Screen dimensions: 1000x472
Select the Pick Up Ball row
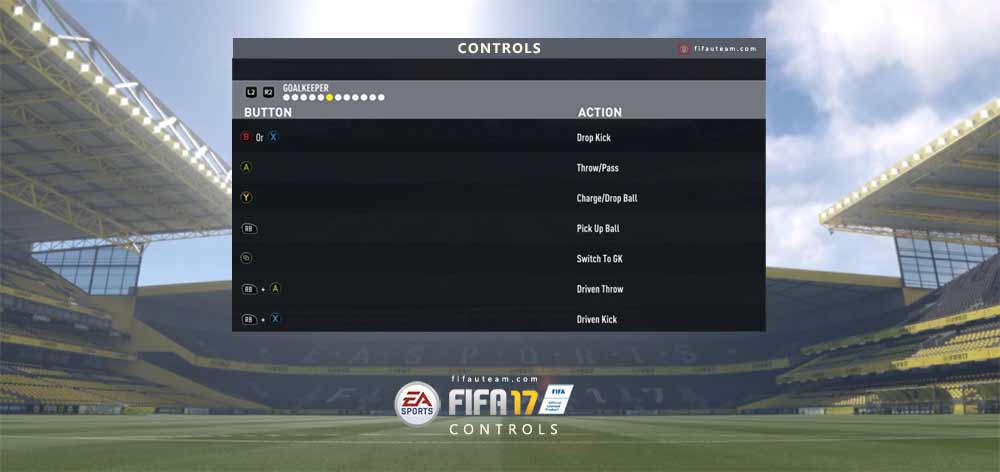tap(499, 228)
